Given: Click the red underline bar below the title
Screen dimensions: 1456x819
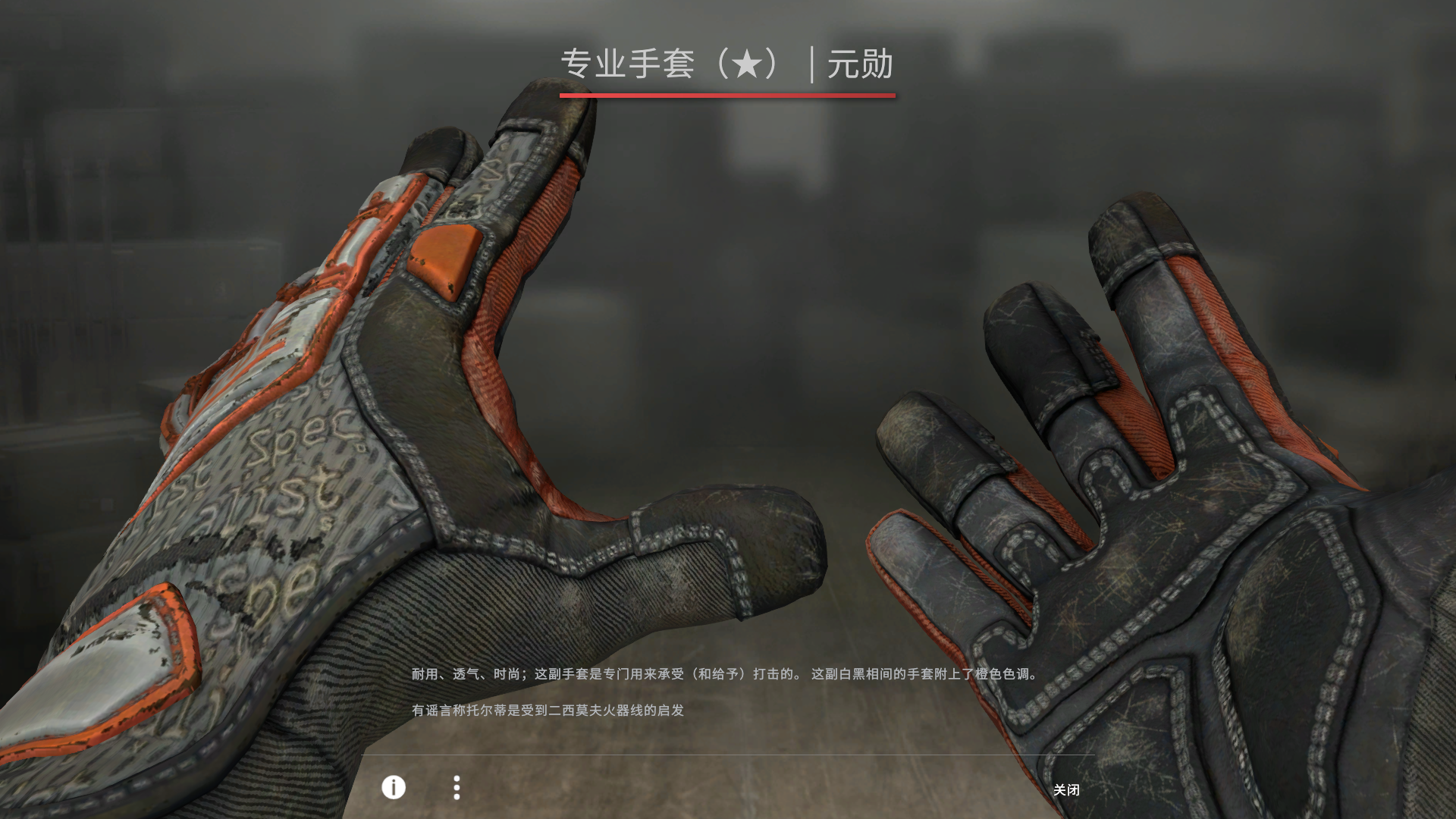Looking at the screenshot, I should [728, 96].
